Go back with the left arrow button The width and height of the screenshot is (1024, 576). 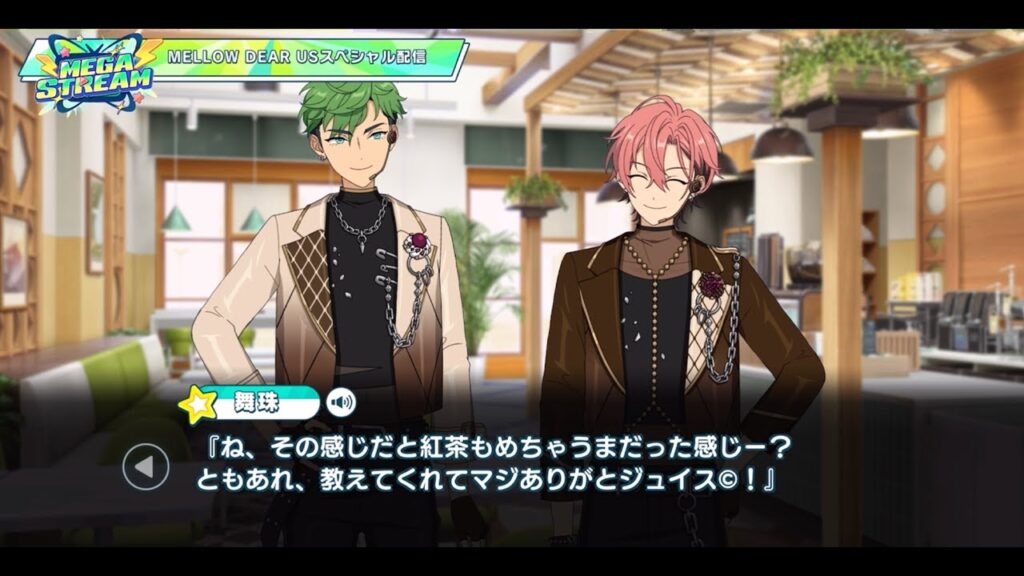point(146,465)
